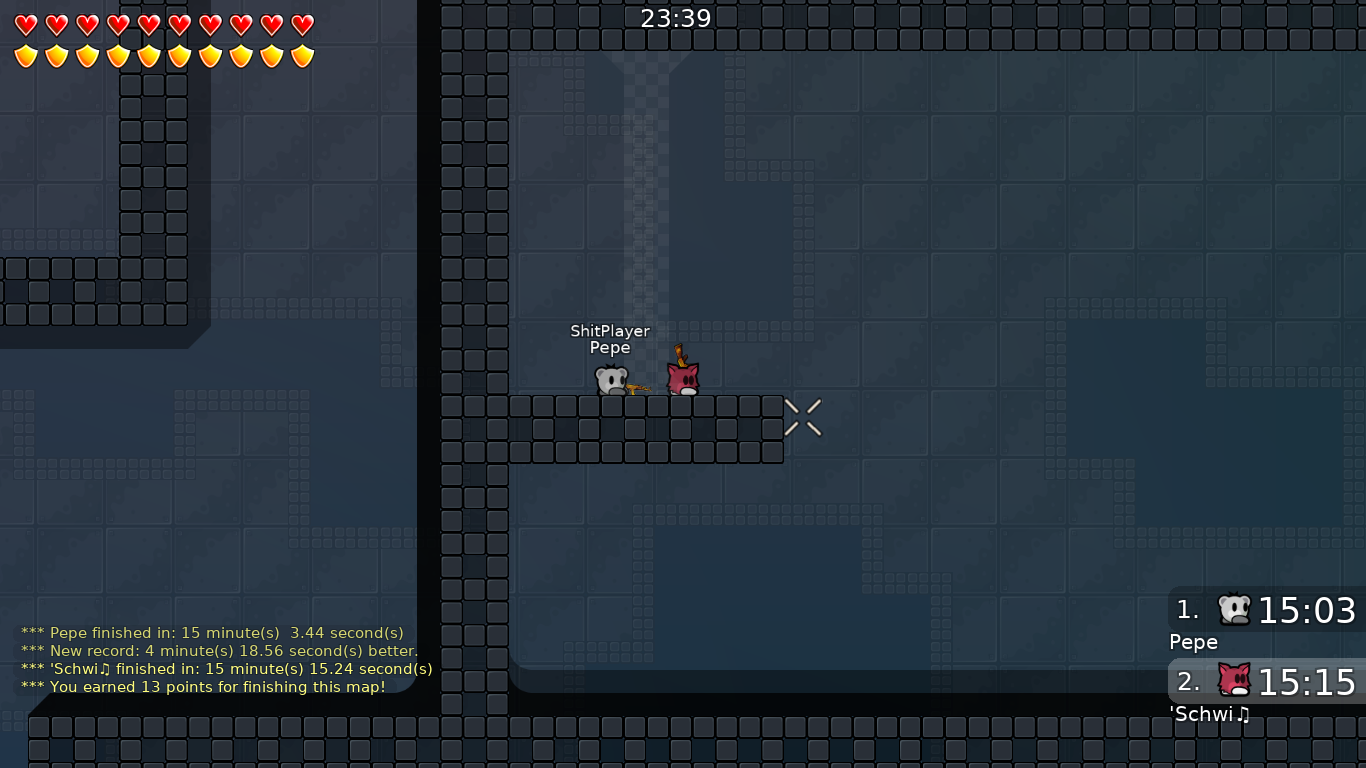1366x768 pixels.
Task: Click the ShitPlayer name label
Action: click(x=609, y=331)
